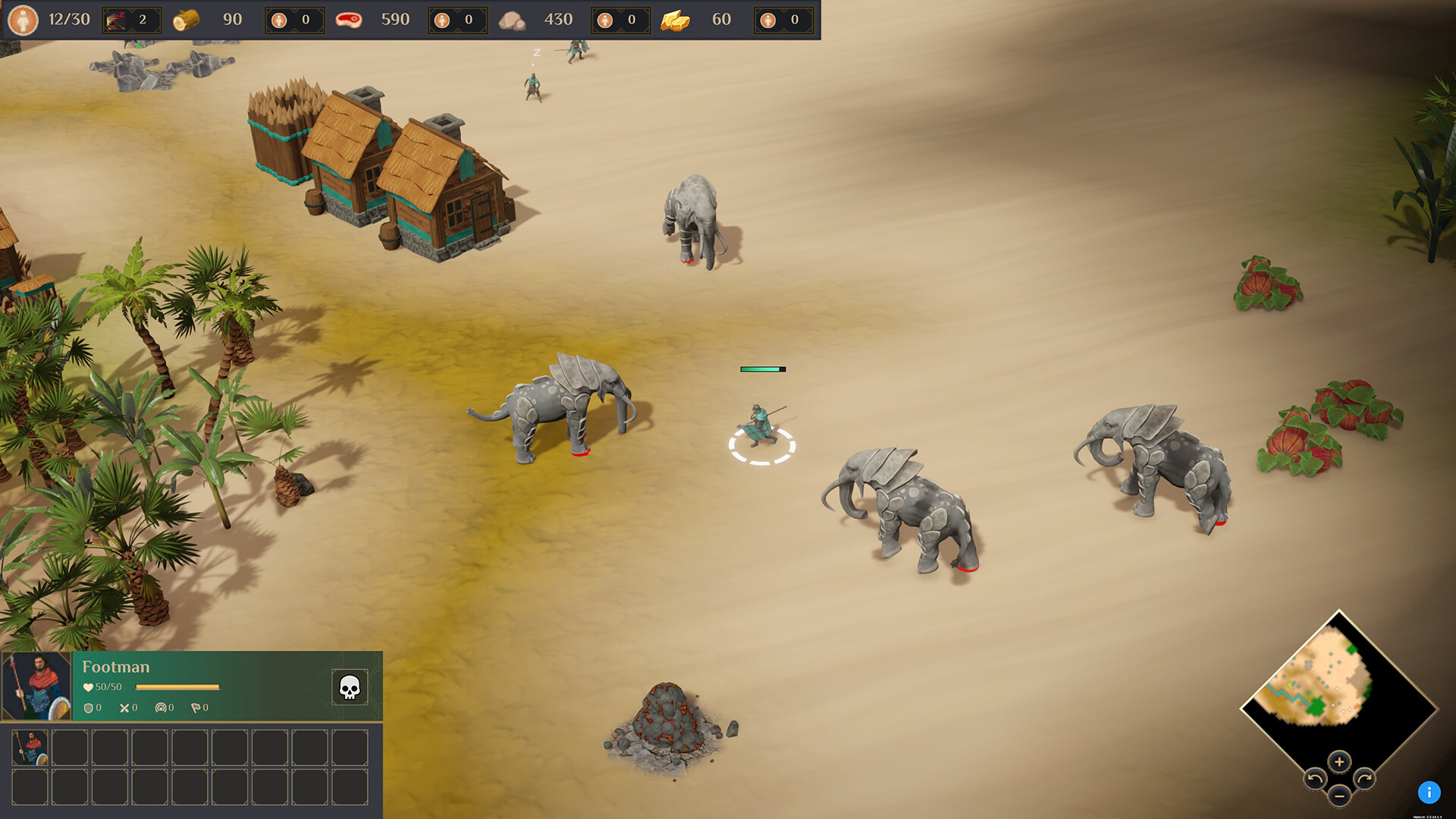Screen dimensions: 1456x819
Task: Click the meat resource icon
Action: pos(350,19)
